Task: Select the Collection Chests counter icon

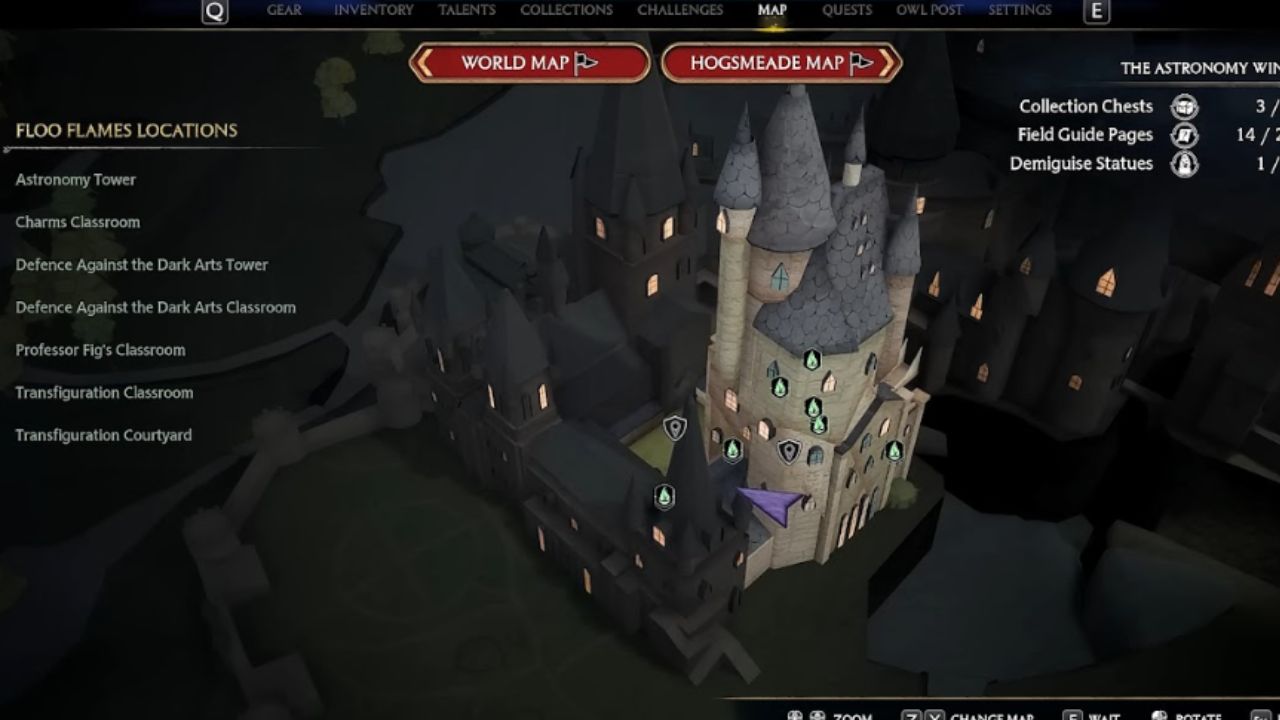Action: 1183,106
